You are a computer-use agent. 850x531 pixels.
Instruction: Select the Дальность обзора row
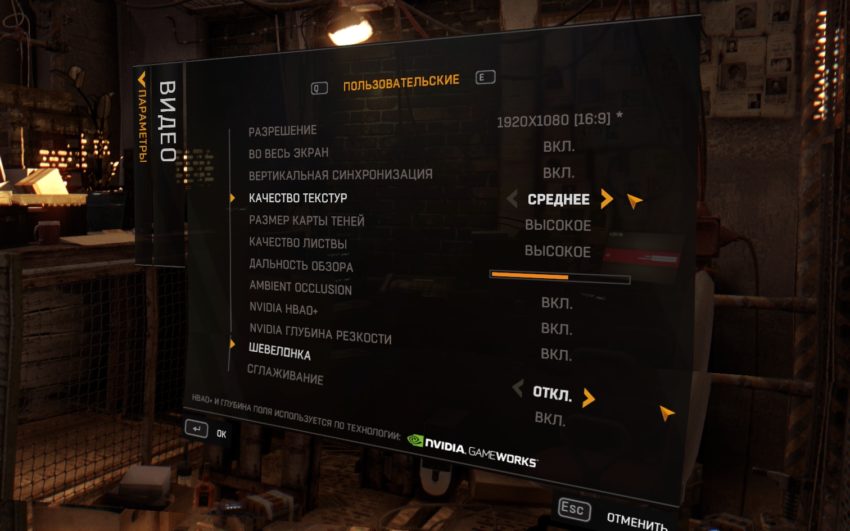tap(301, 266)
